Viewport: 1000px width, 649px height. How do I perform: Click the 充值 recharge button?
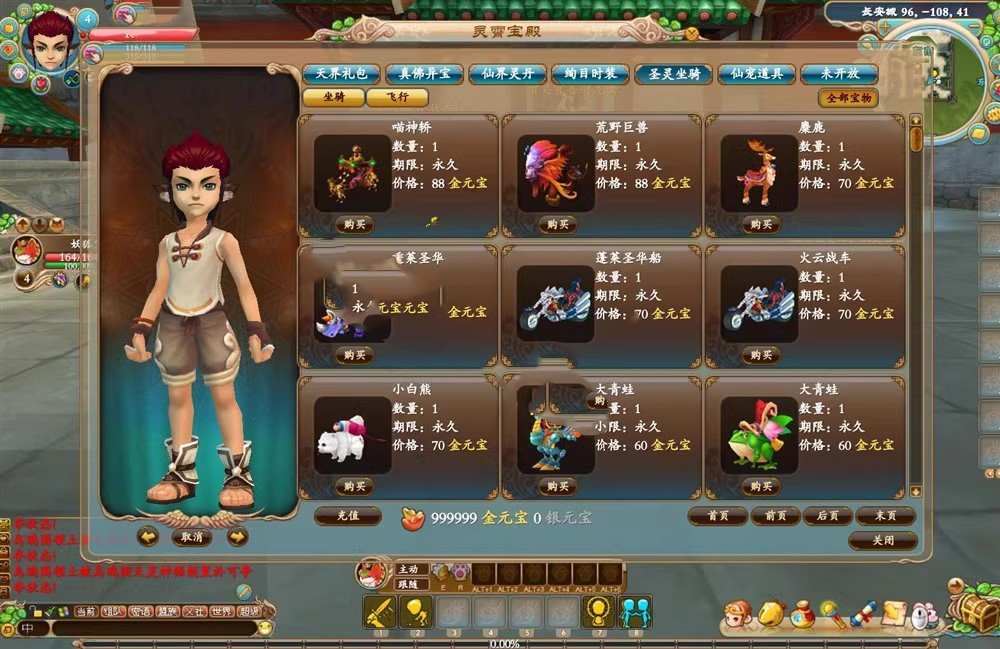pos(348,517)
